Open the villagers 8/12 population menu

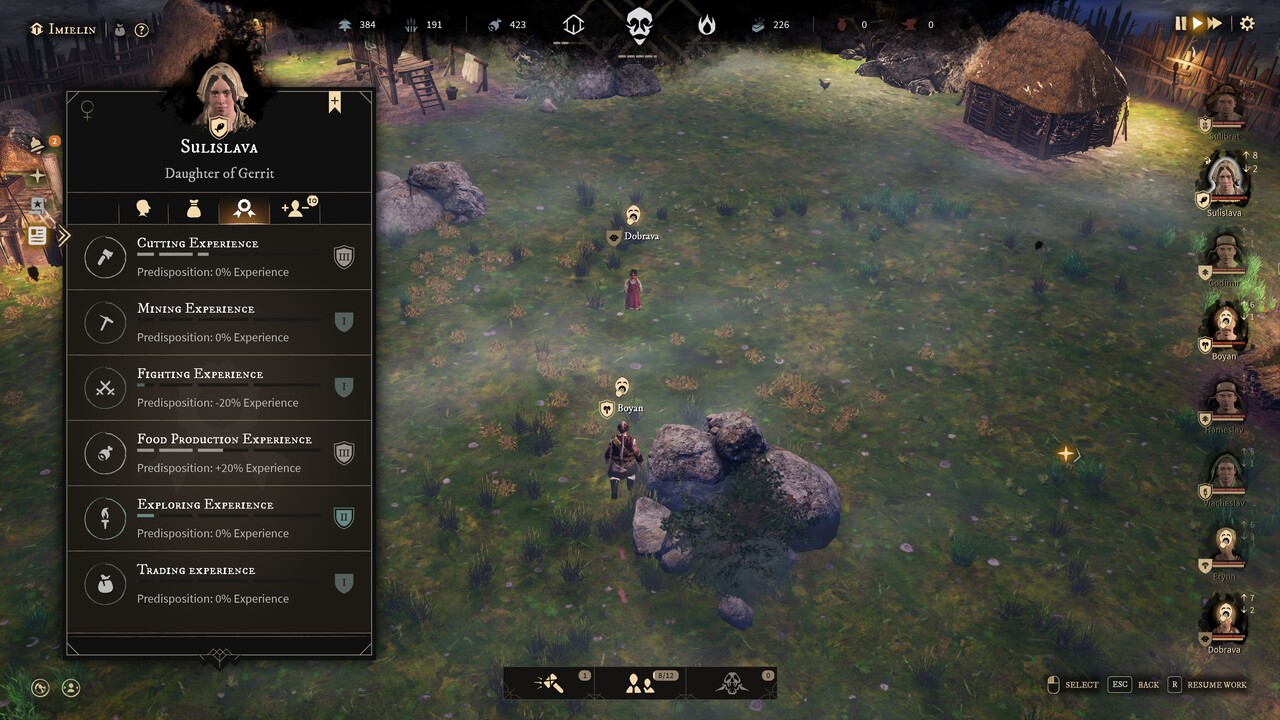coord(640,684)
